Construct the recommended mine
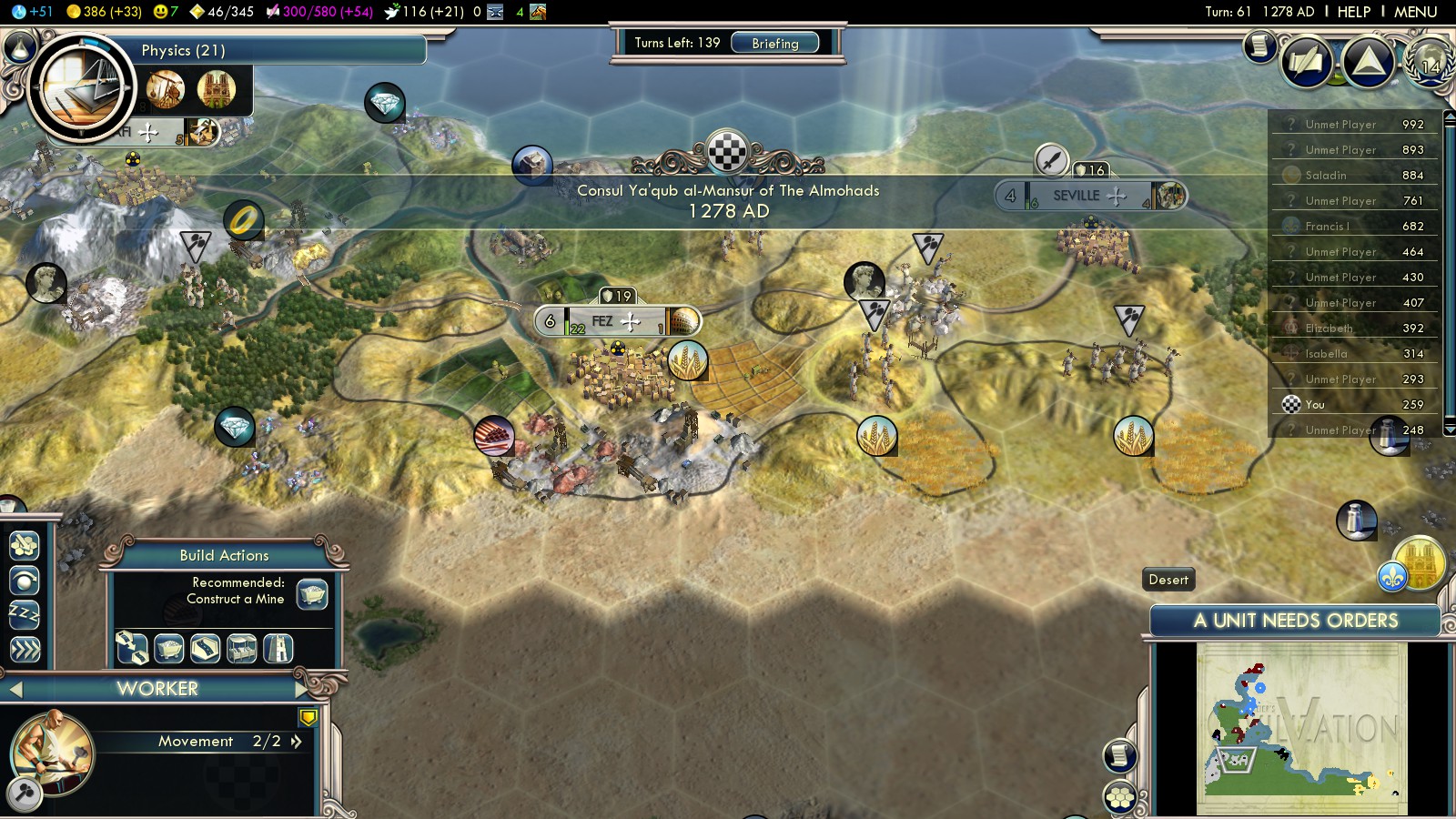 coord(312,594)
